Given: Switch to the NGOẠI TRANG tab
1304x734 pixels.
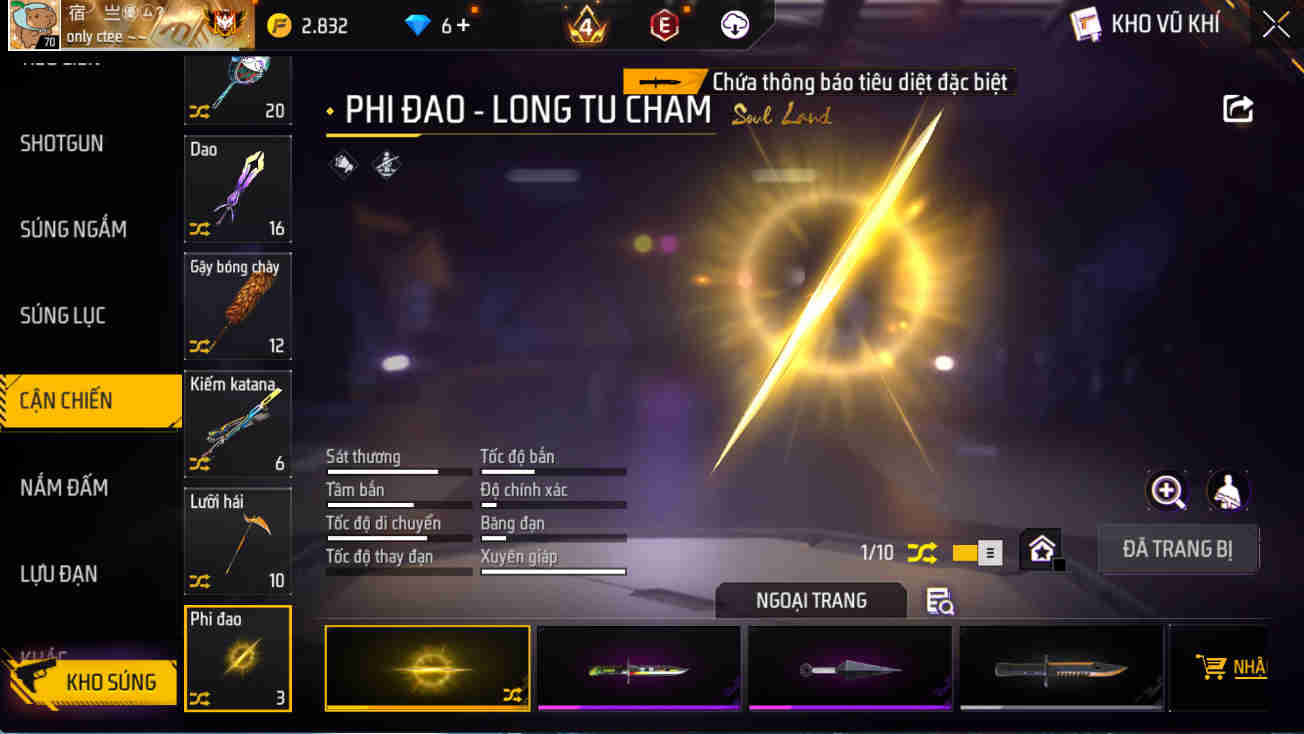Looking at the screenshot, I should coord(810,600).
